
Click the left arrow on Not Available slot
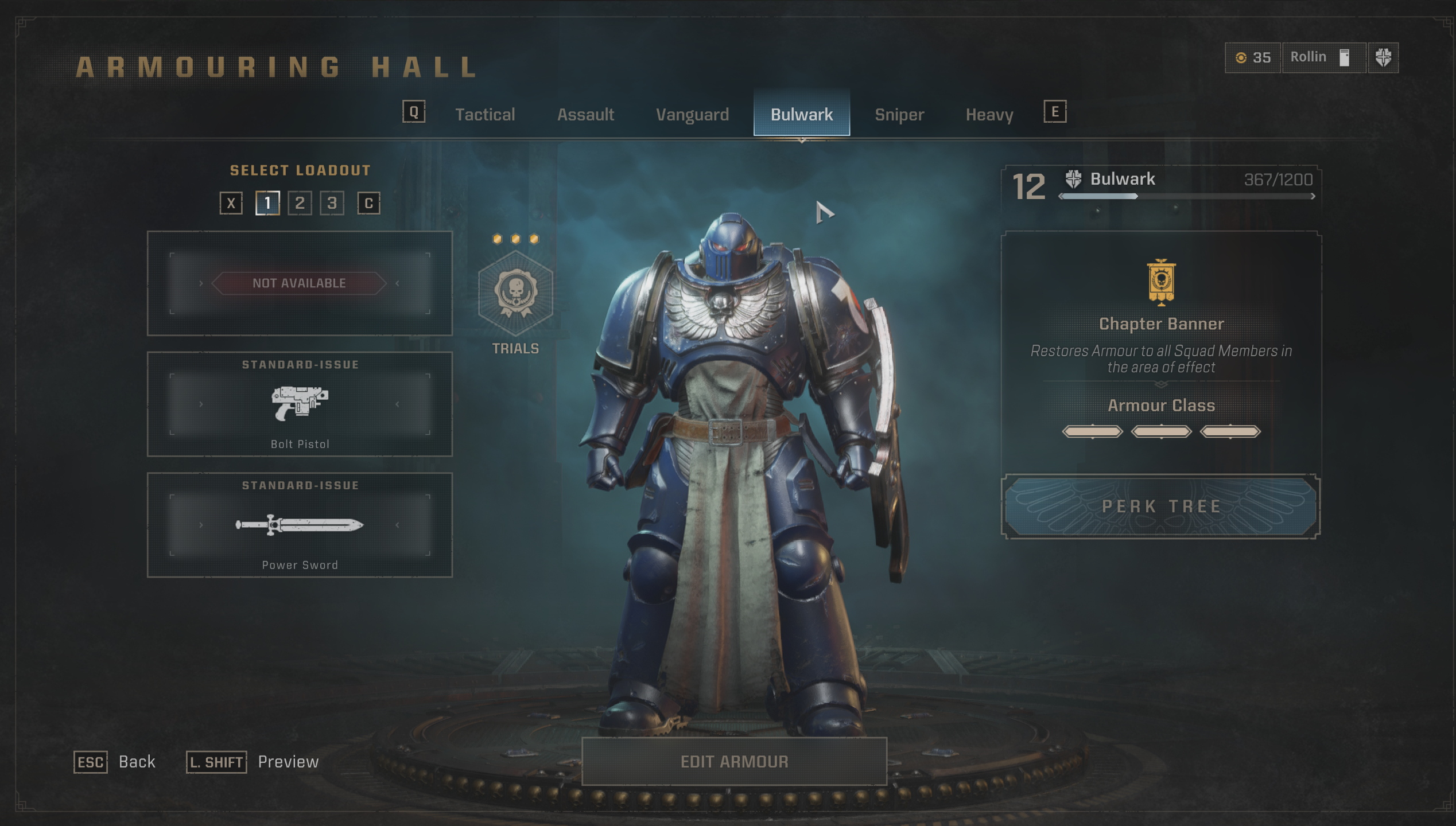[x=201, y=283]
